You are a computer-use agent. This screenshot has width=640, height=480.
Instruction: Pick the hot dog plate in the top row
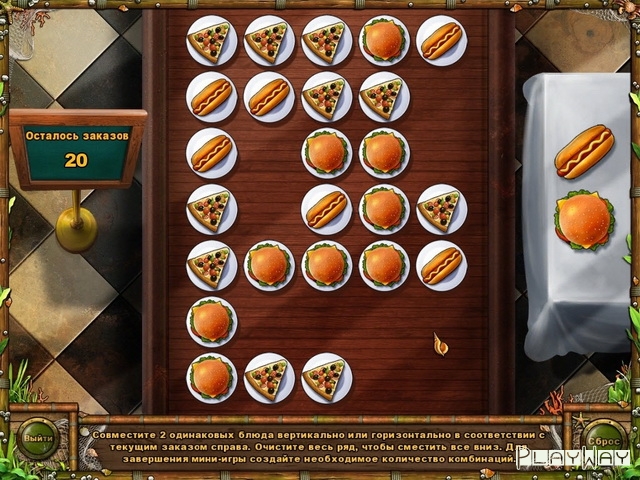pos(441,40)
